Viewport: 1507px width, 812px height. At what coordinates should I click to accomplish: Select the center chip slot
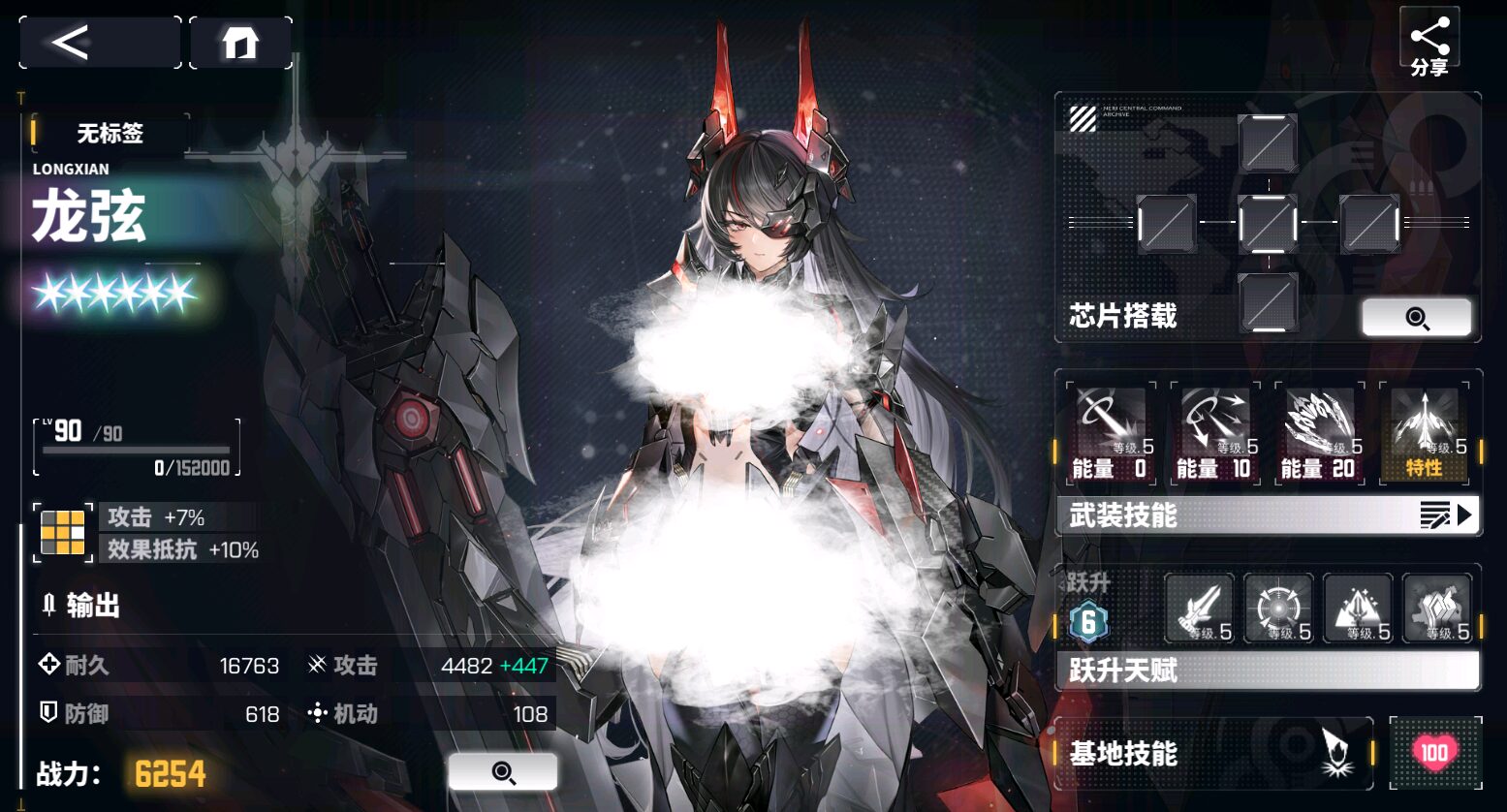(1268, 224)
